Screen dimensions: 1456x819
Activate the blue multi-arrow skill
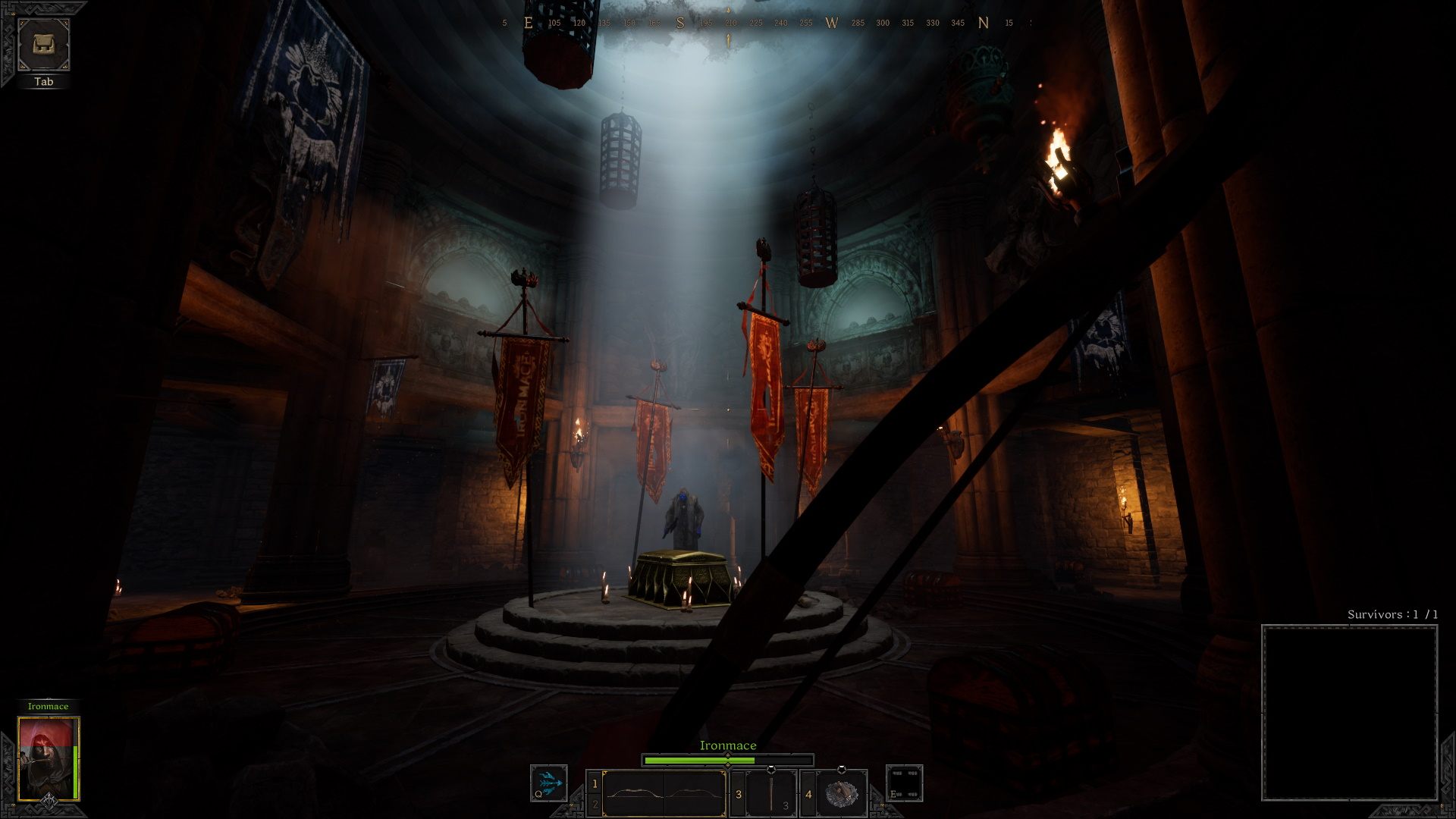click(x=549, y=783)
